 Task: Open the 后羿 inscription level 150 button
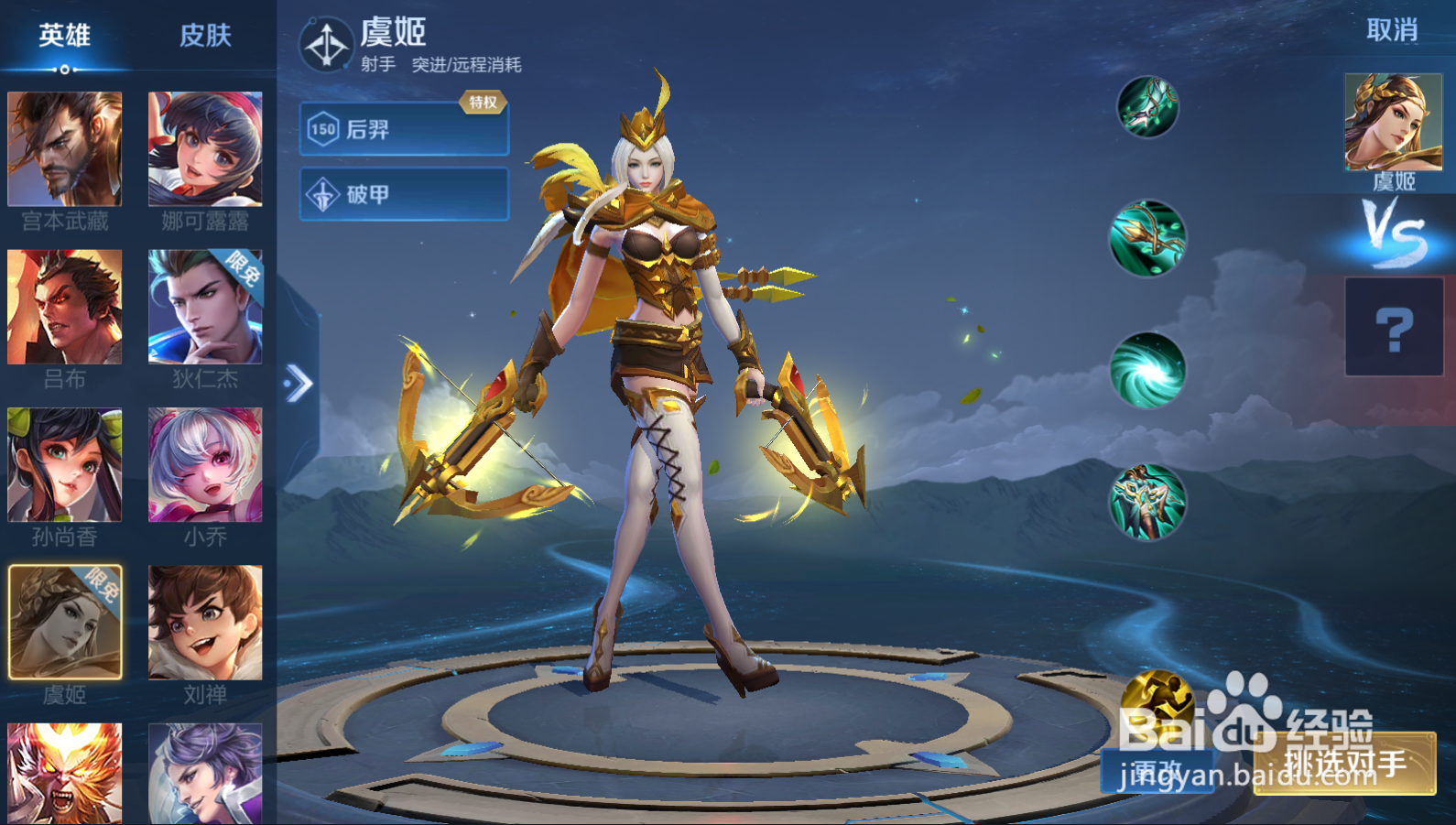point(404,129)
